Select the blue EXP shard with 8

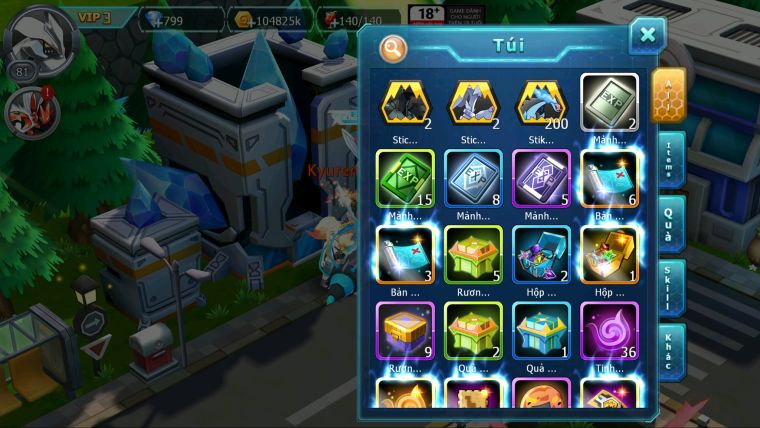473,178
